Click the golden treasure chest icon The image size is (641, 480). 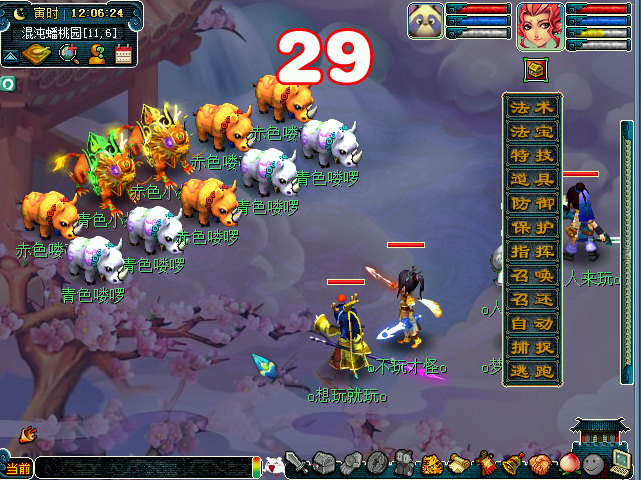coord(534,70)
